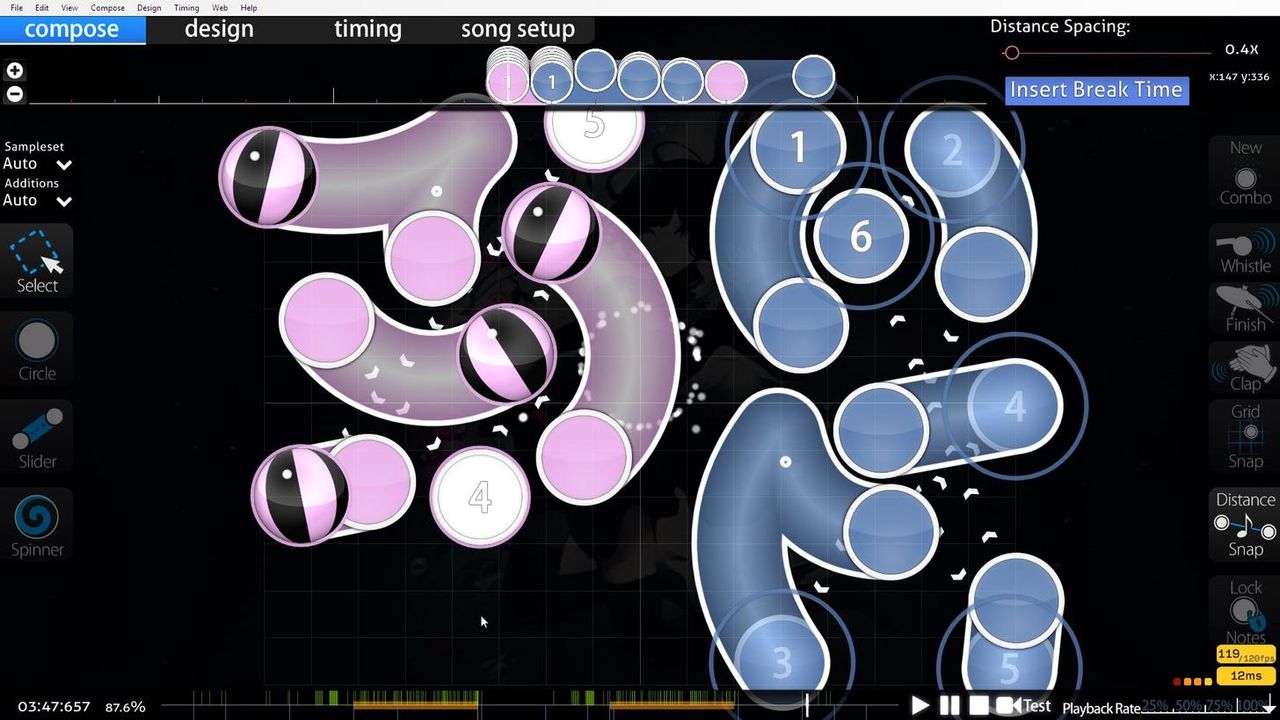Open the Sampleset Auto dropdown
The image size is (1280, 720).
(x=37, y=164)
